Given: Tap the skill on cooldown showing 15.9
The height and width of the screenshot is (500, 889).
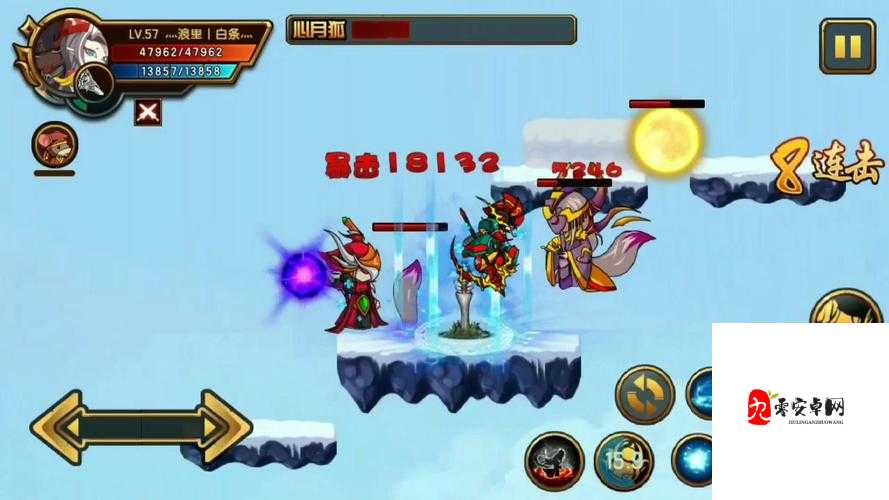Looking at the screenshot, I should tap(624, 463).
